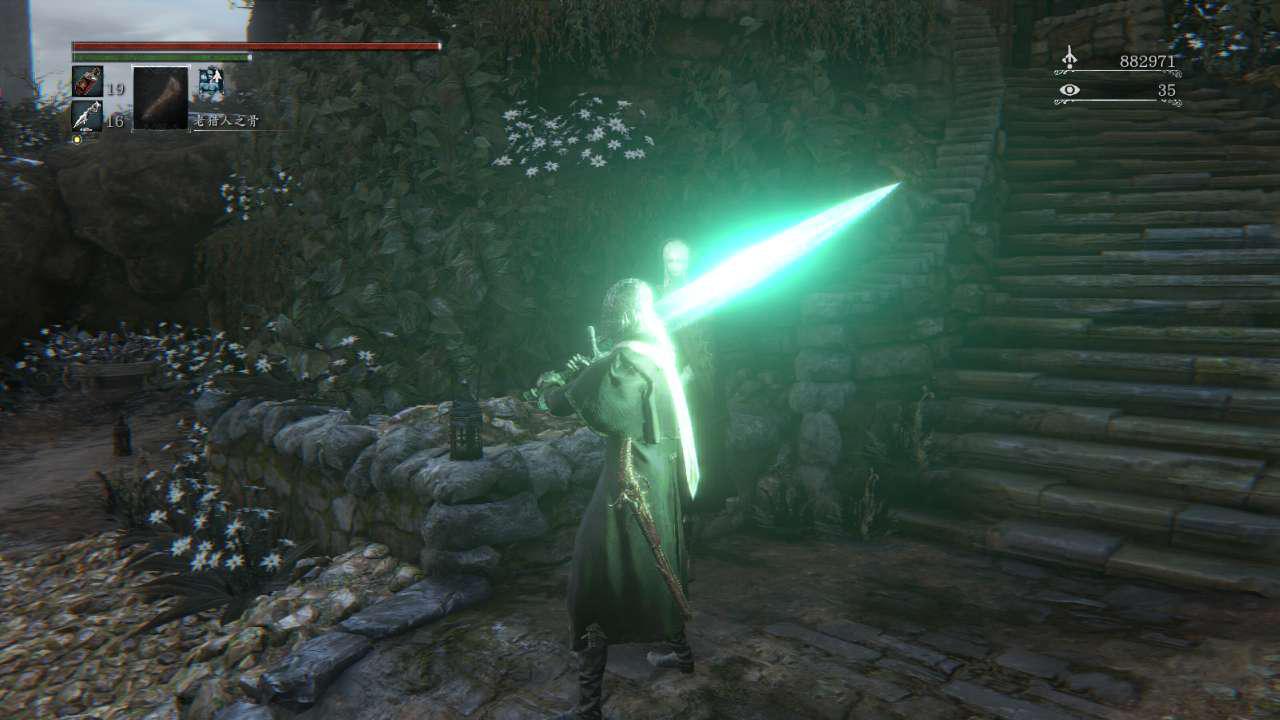This screenshot has width=1280, height=720.
Task: Click the insight eye icon
Action: coord(1070,91)
